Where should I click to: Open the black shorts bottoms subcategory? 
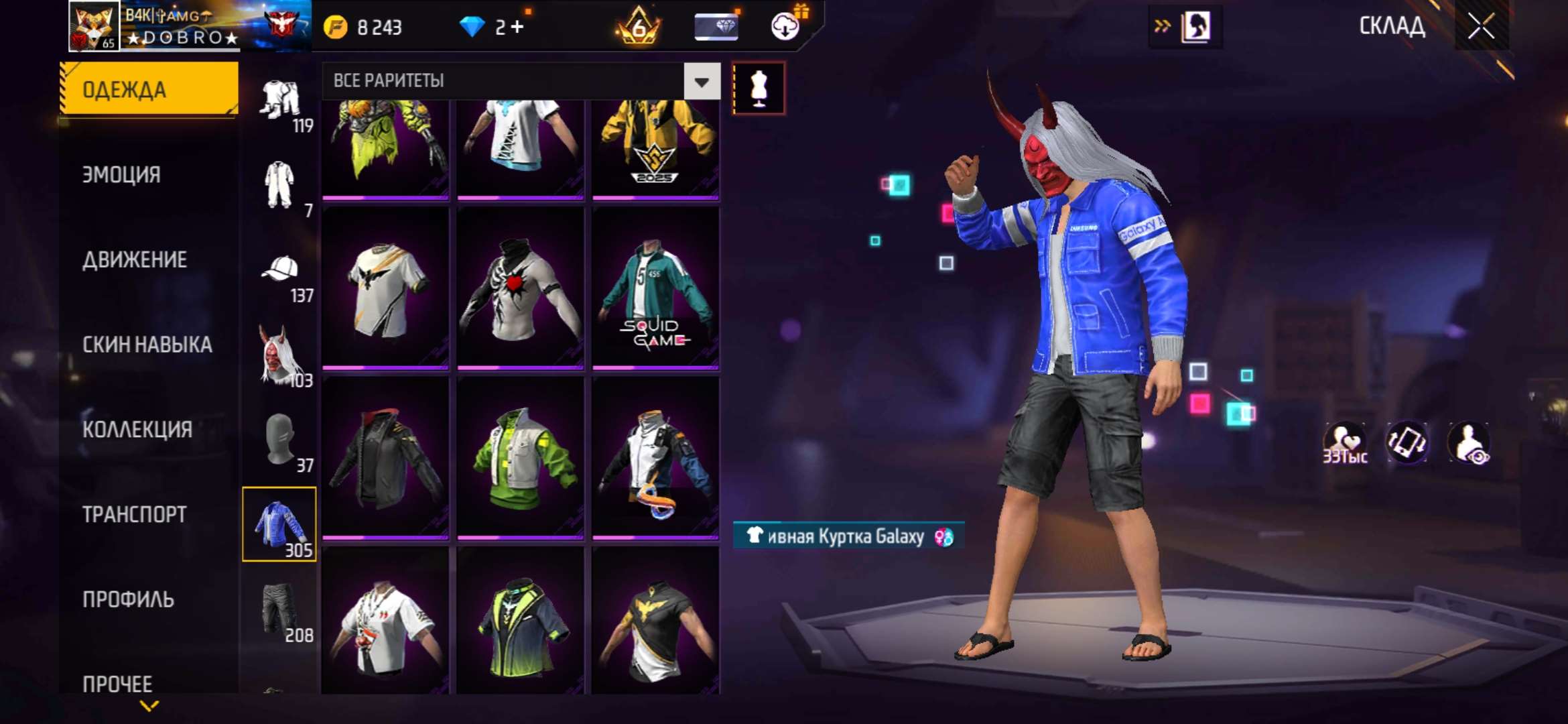click(280, 610)
